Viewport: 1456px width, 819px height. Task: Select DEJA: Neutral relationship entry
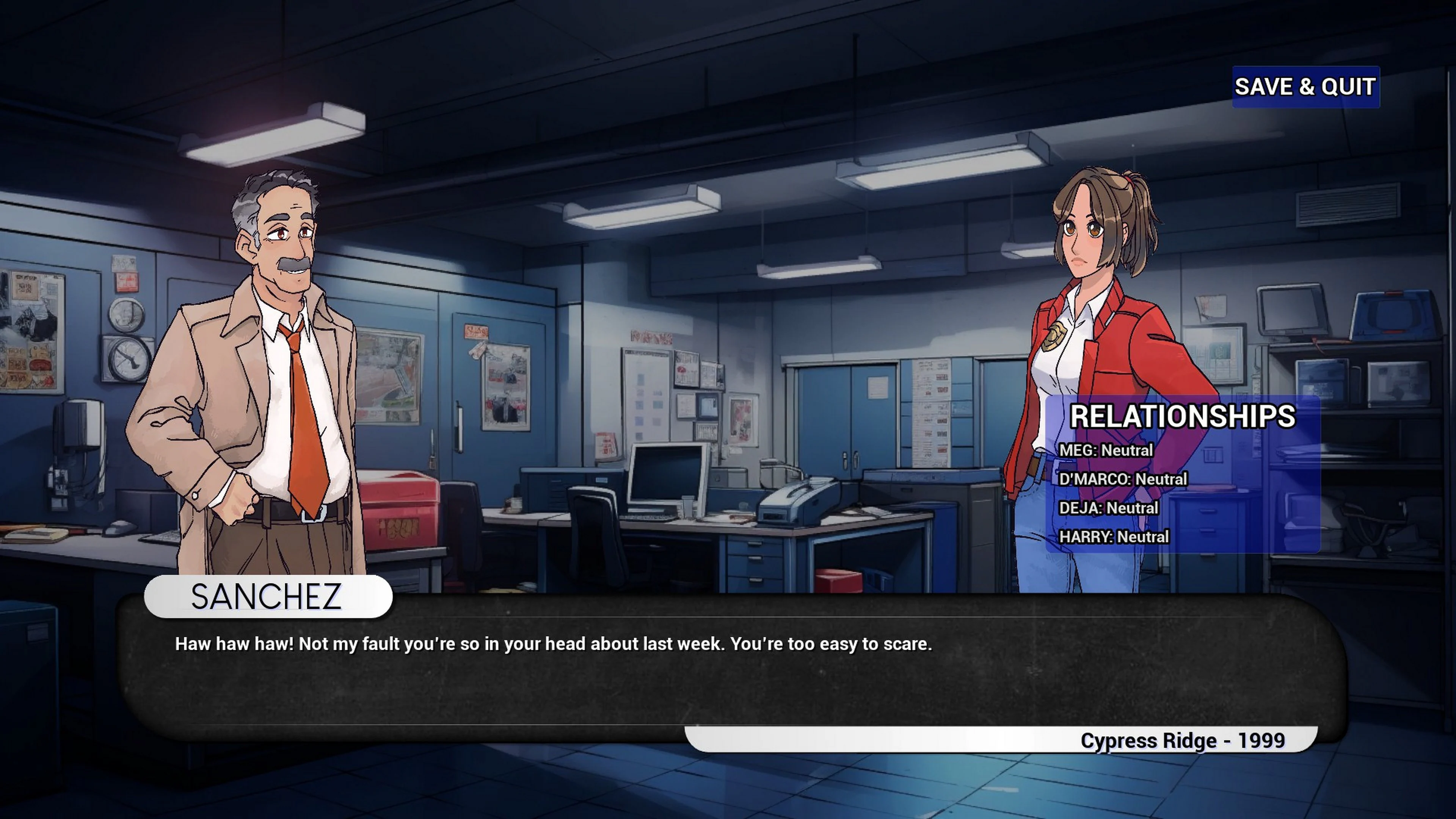[x=1111, y=508]
